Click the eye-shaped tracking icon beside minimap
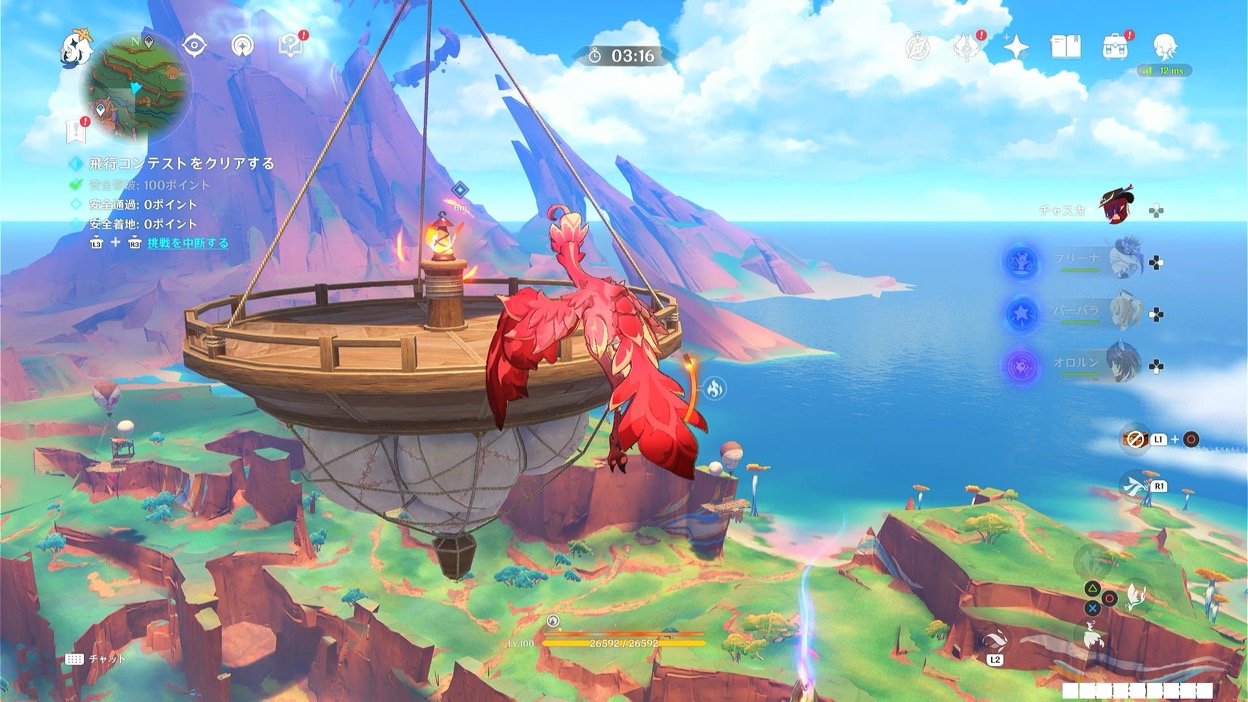1248x702 pixels. [194, 45]
